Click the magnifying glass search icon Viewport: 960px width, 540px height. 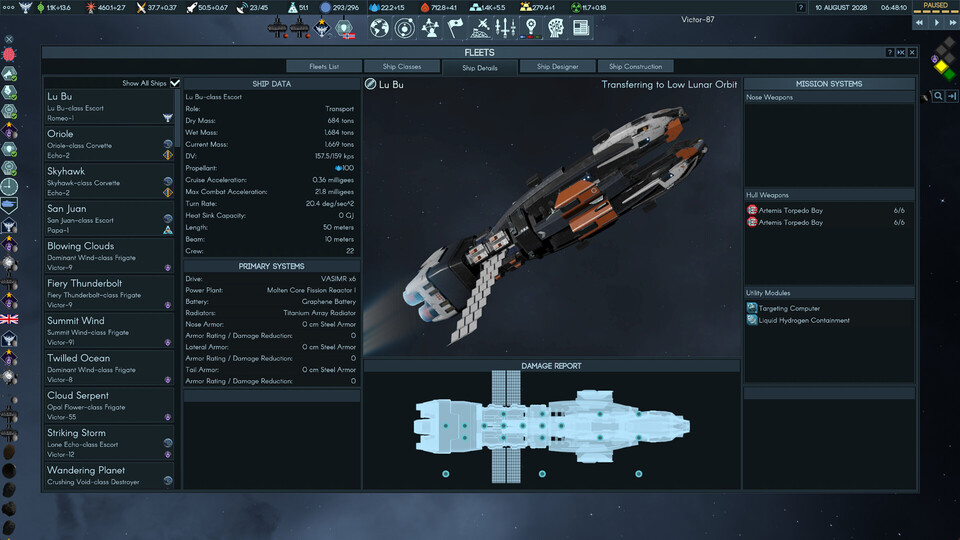tap(938, 96)
